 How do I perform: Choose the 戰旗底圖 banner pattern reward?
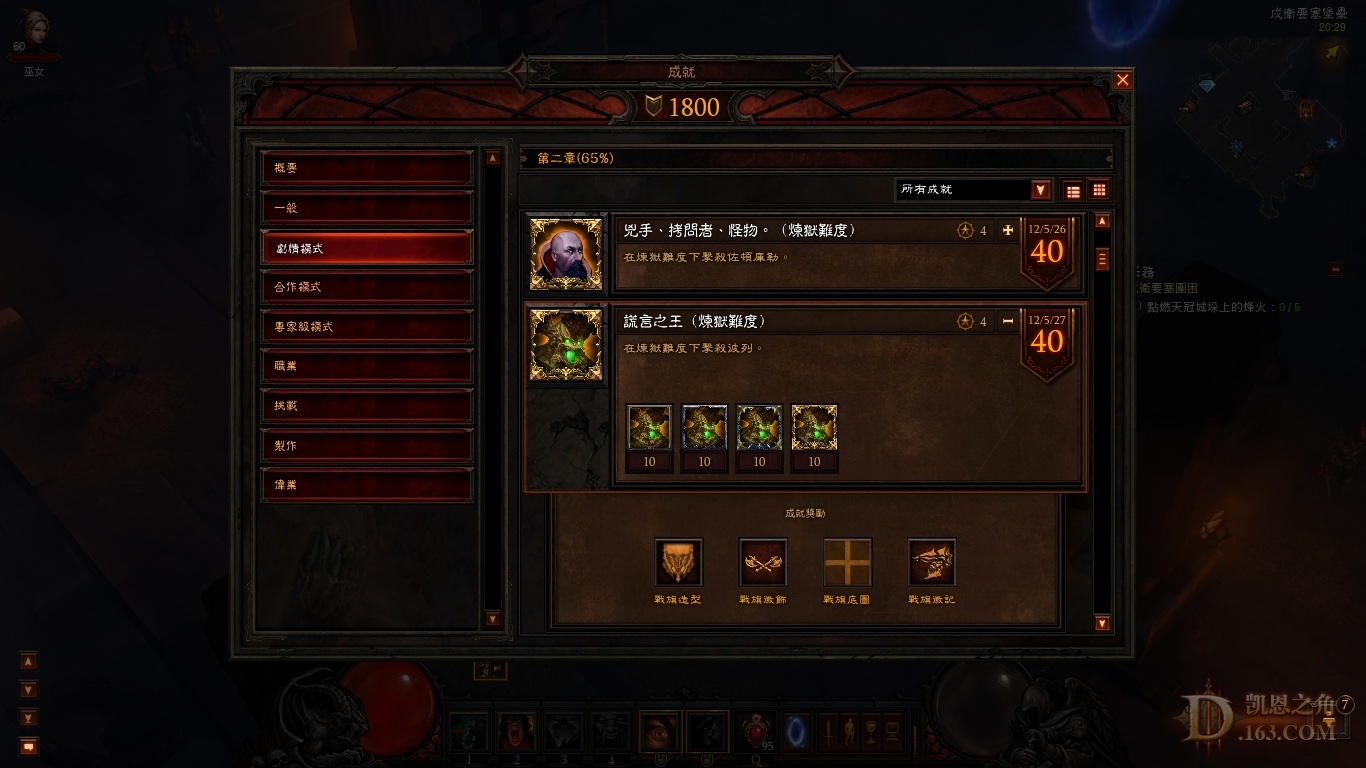[847, 562]
